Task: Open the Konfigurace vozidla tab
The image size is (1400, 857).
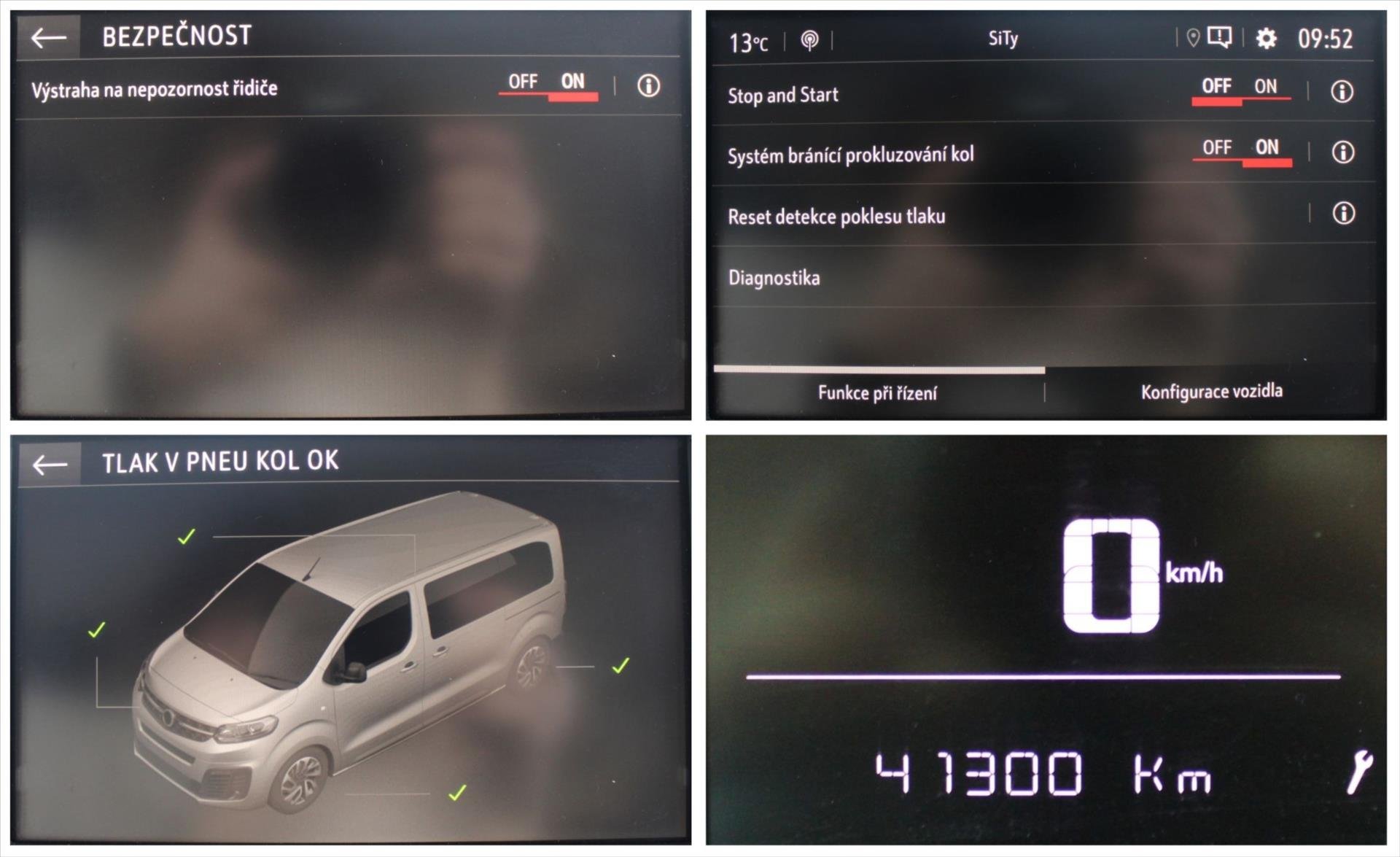Action: pyautogui.click(x=1211, y=391)
